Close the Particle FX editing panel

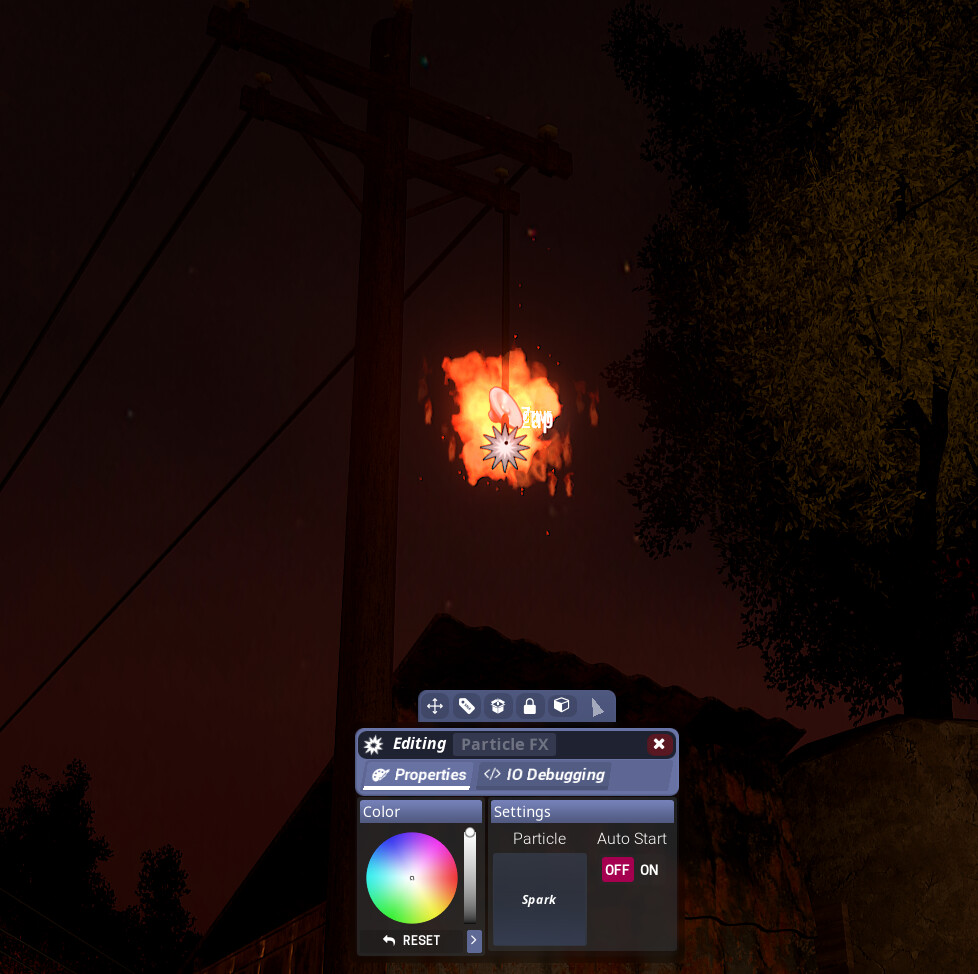(x=658, y=744)
